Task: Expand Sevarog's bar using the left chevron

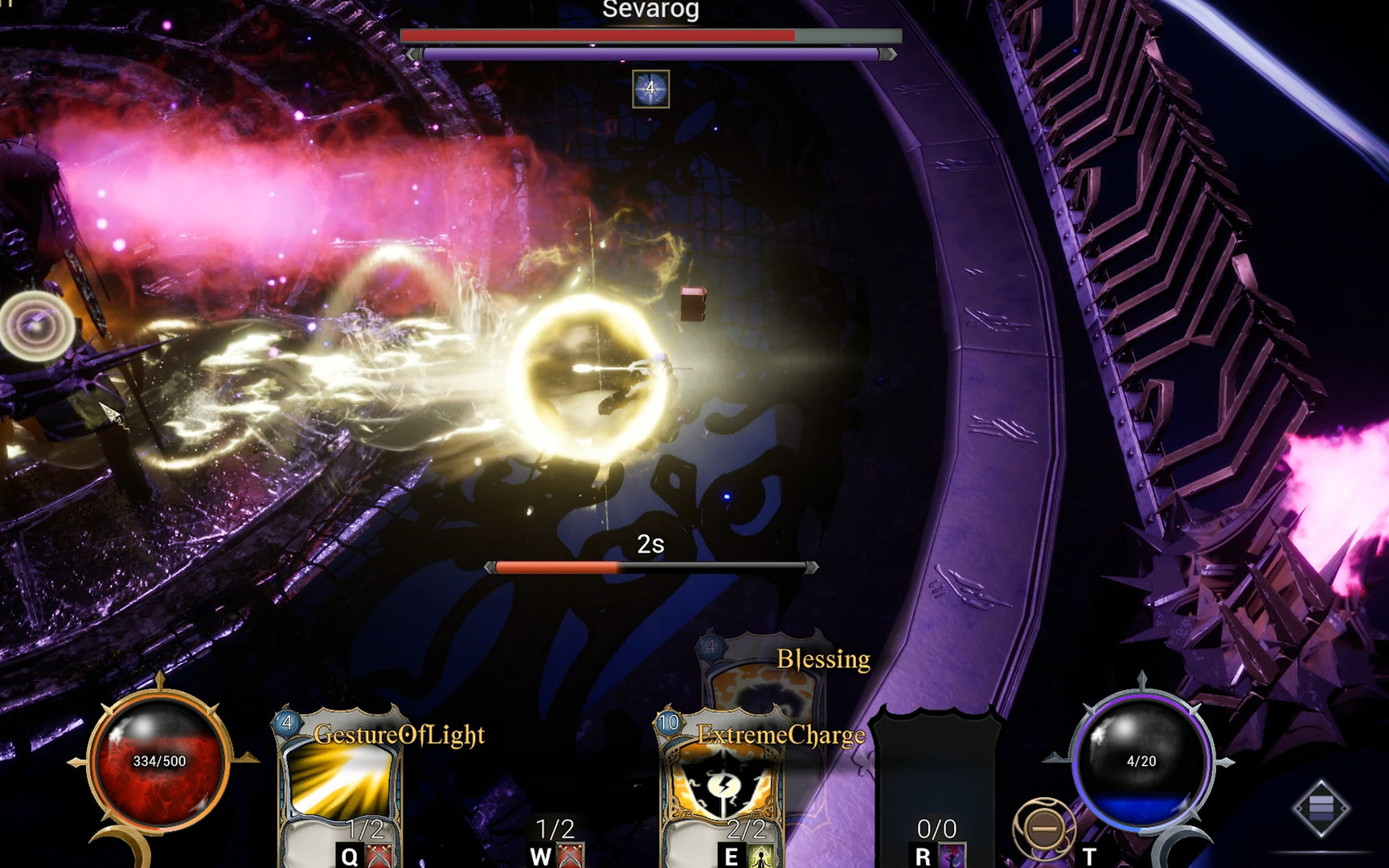Action: 412,55
